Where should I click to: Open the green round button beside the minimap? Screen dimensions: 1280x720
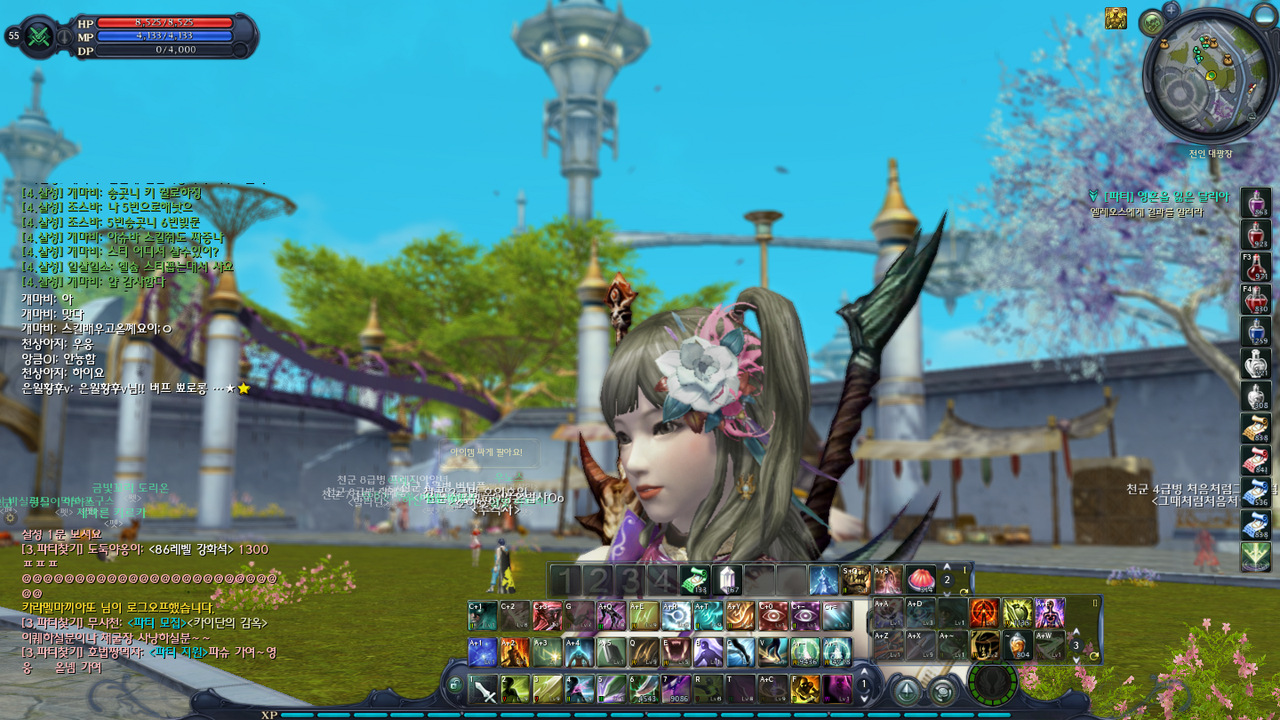pos(1152,22)
